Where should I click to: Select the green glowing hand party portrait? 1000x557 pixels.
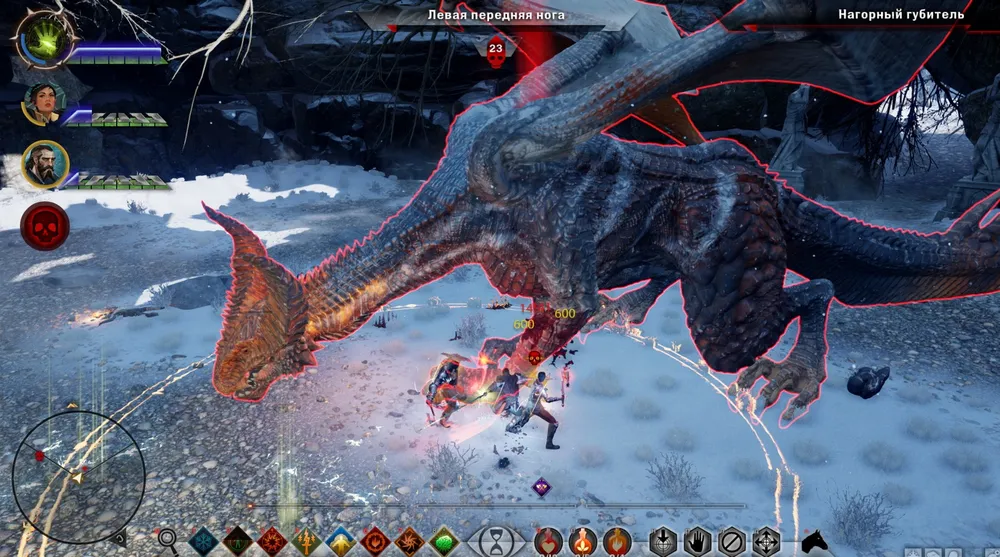pos(44,40)
